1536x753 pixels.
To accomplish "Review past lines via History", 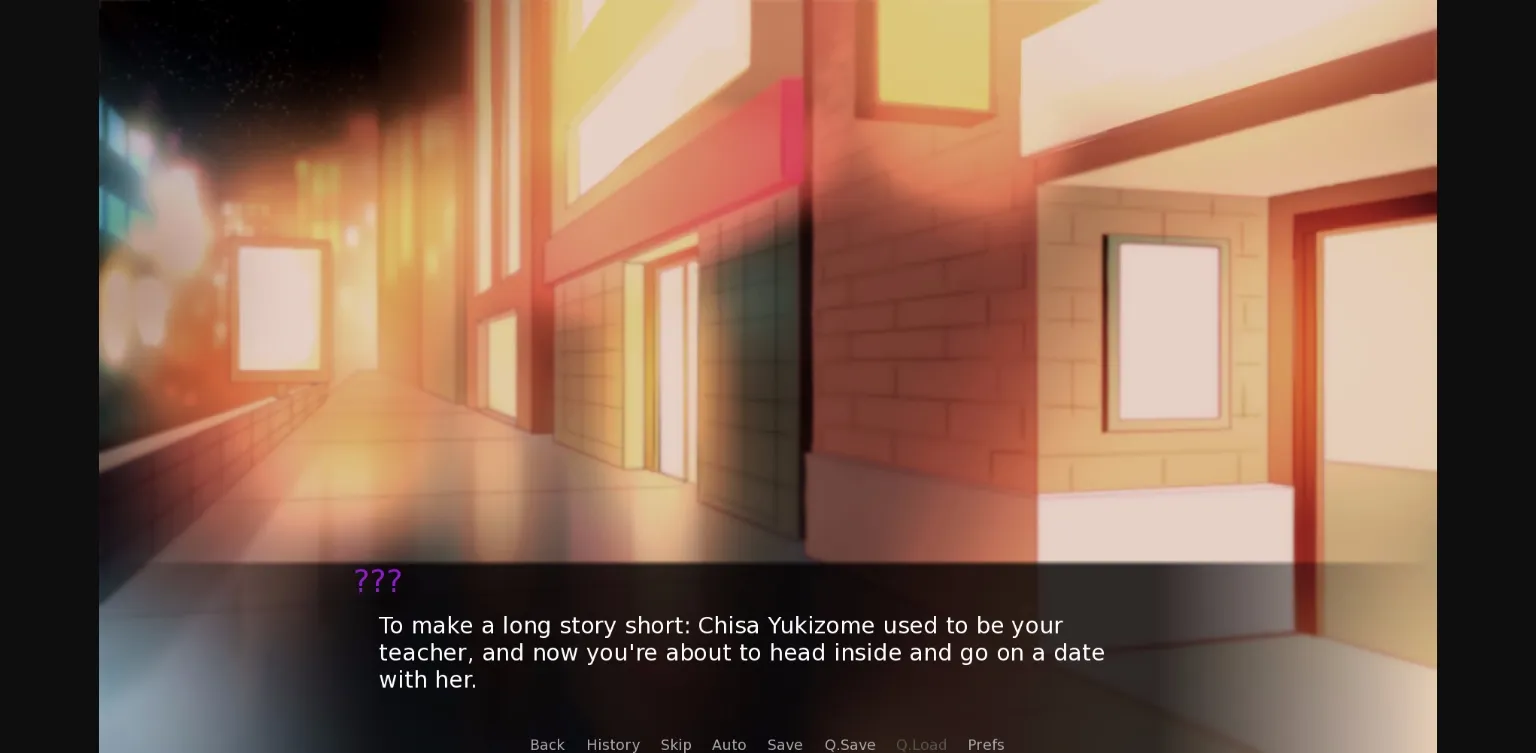I will tap(613, 744).
